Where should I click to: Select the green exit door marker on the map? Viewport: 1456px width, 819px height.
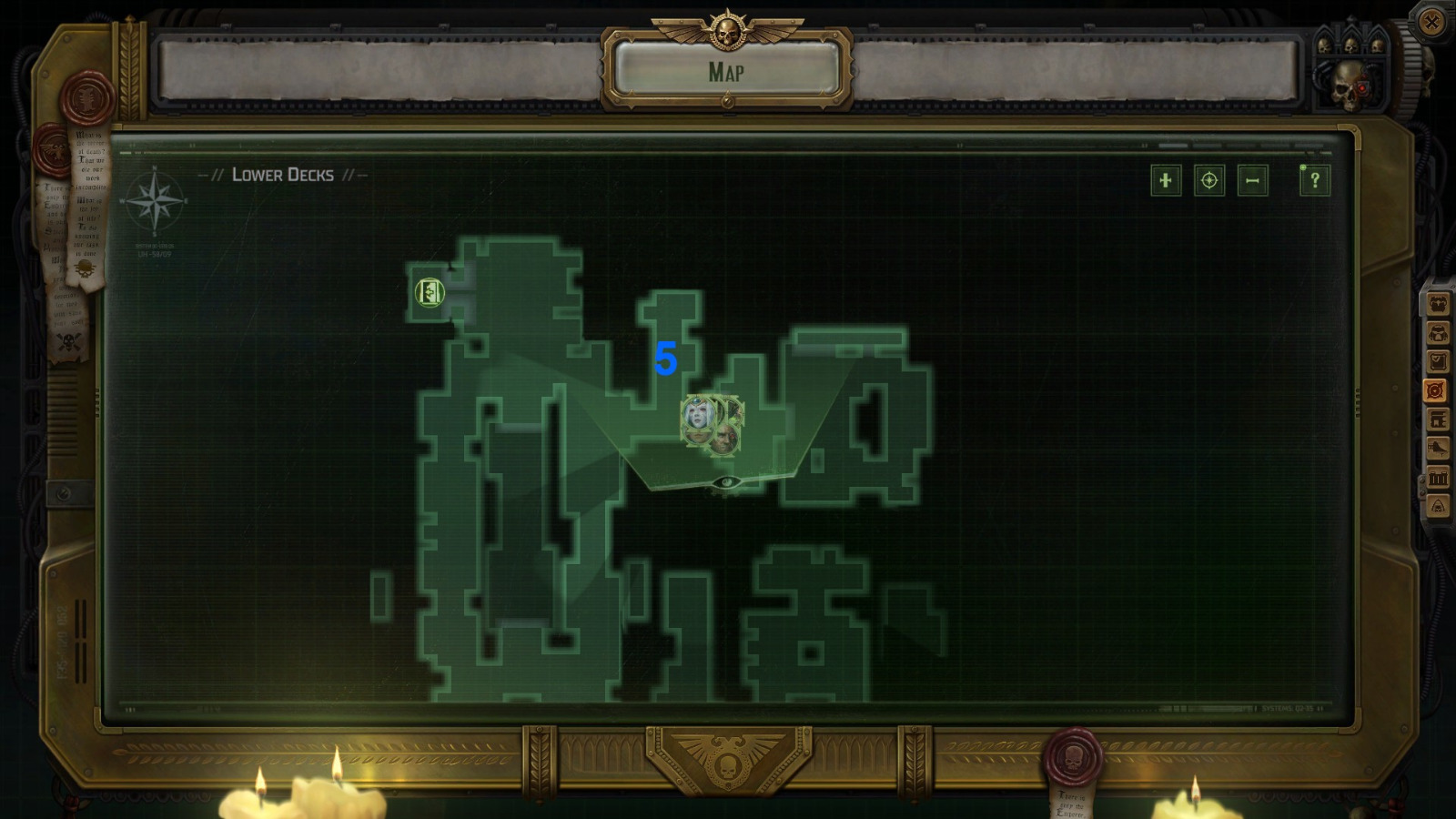pos(428,292)
